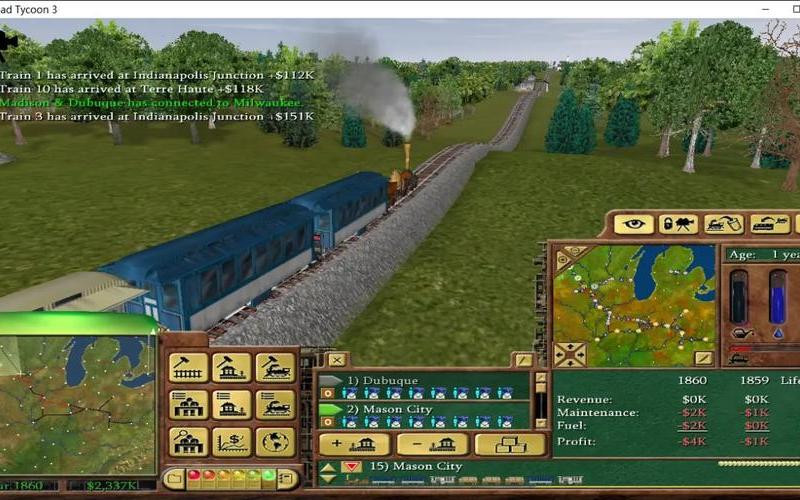Open the buy train button
This screenshot has height=500, width=800.
(x=275, y=367)
